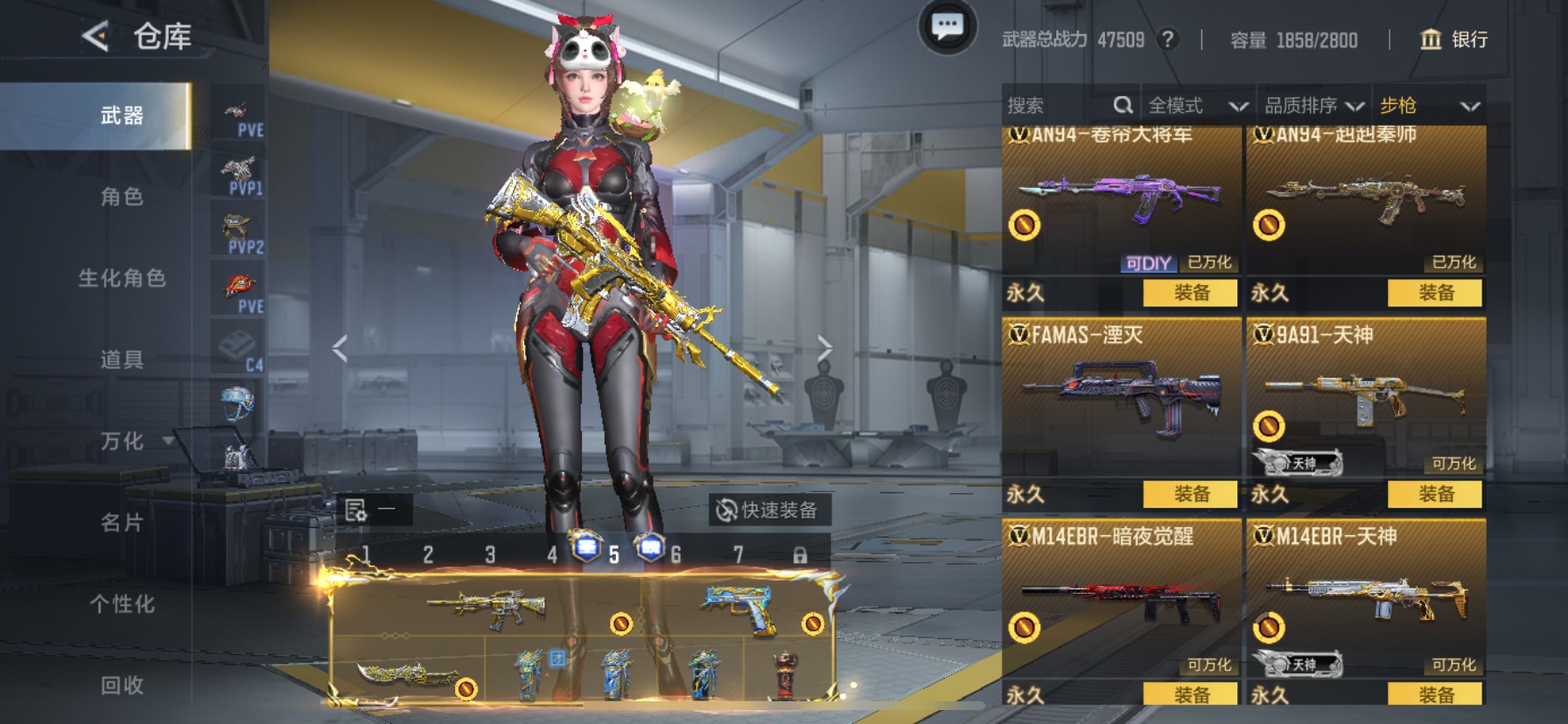The height and width of the screenshot is (724, 1568).
Task: Equip the 9A91-天神 rifle
Action: (x=1435, y=494)
